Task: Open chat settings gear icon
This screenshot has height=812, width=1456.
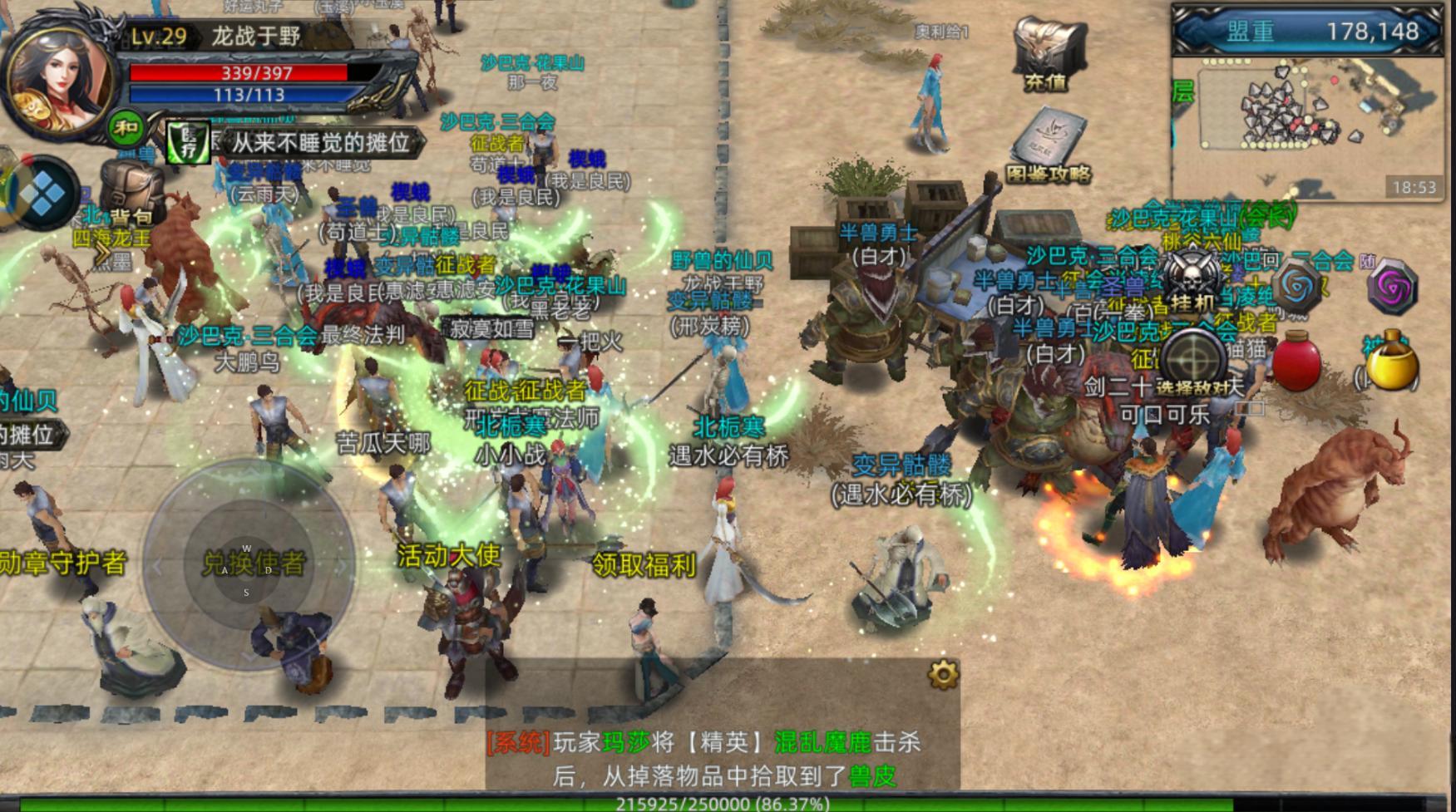Action: click(943, 674)
